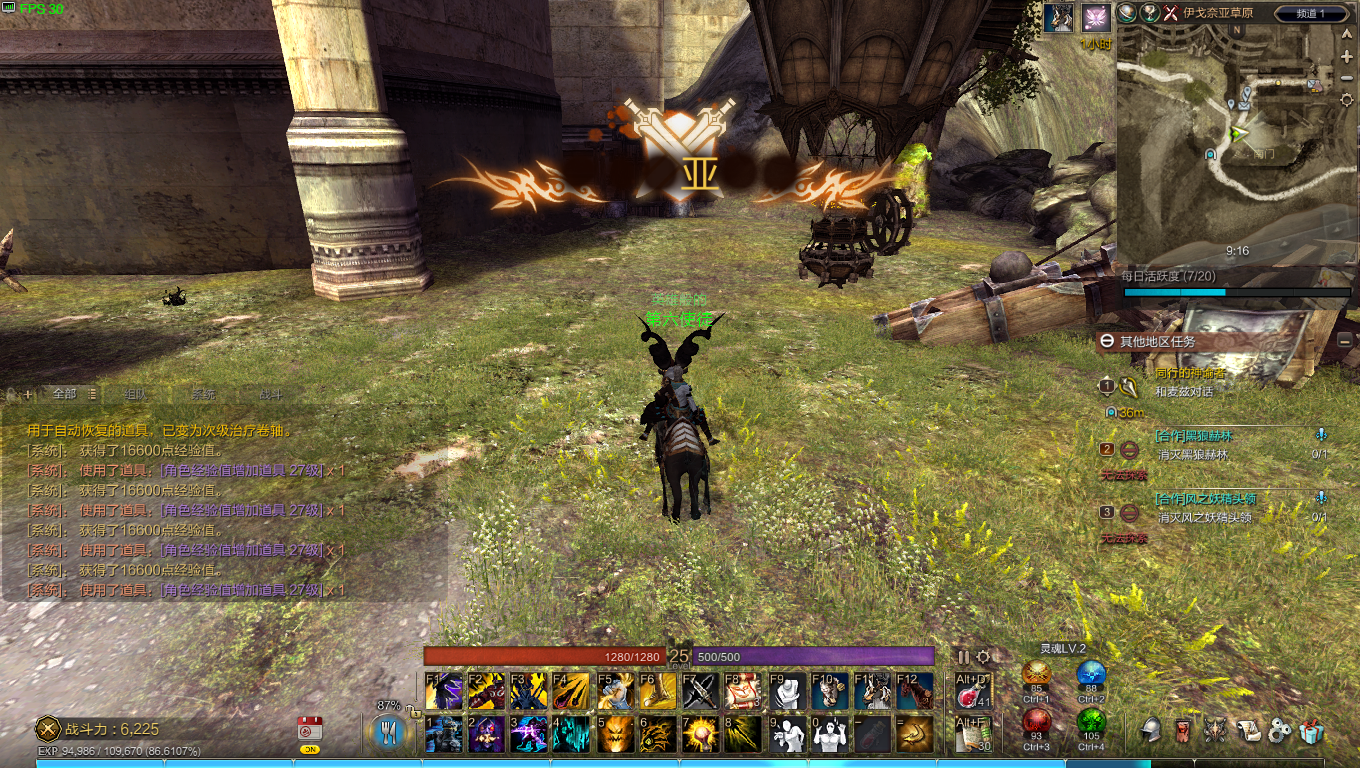Open the skill bar gear settings
The image size is (1360, 768).
[x=983, y=657]
